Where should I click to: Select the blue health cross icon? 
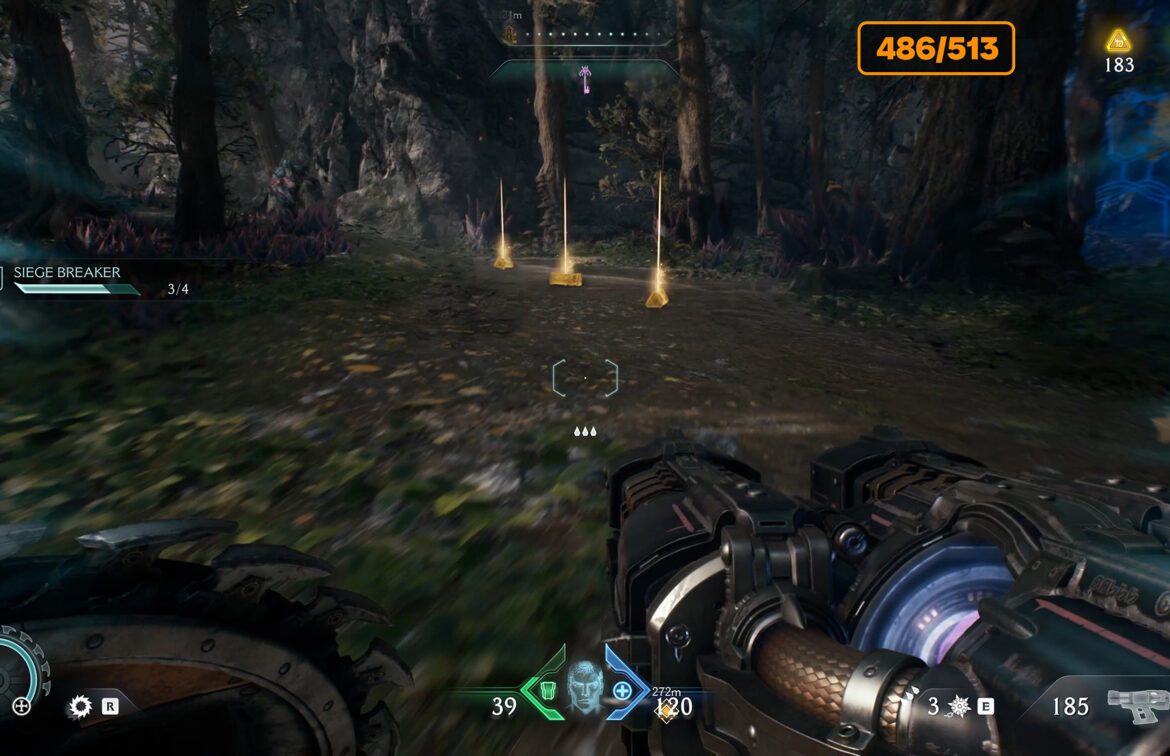(622, 690)
